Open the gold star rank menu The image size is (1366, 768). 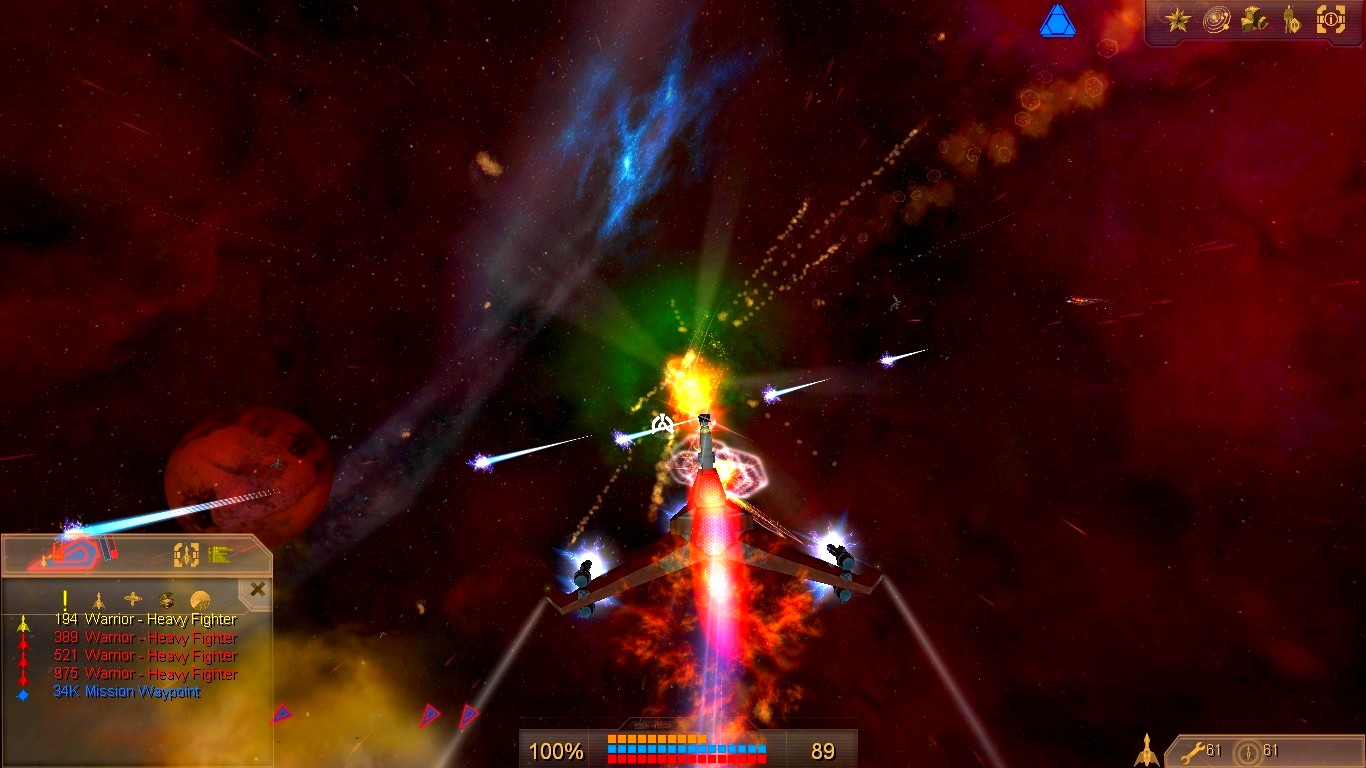click(1178, 19)
